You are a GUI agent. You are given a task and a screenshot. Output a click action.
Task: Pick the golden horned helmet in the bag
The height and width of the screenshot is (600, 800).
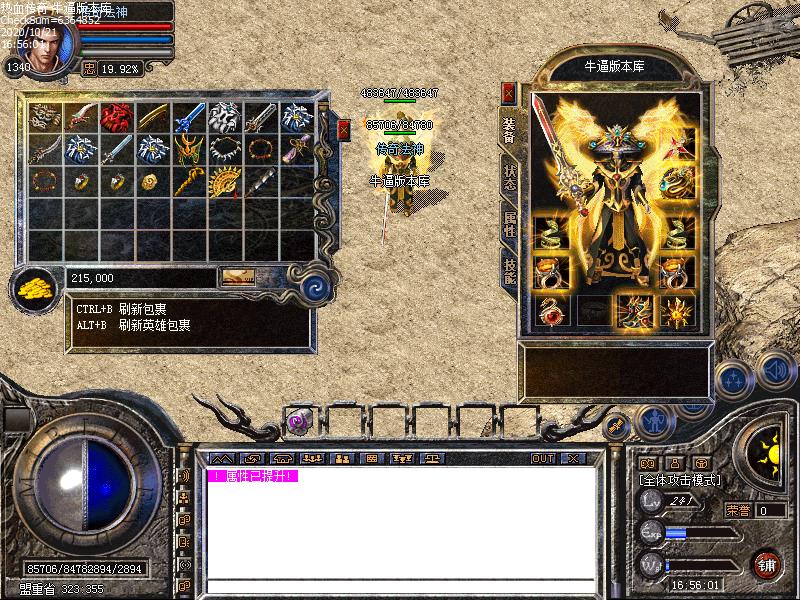coord(188,150)
